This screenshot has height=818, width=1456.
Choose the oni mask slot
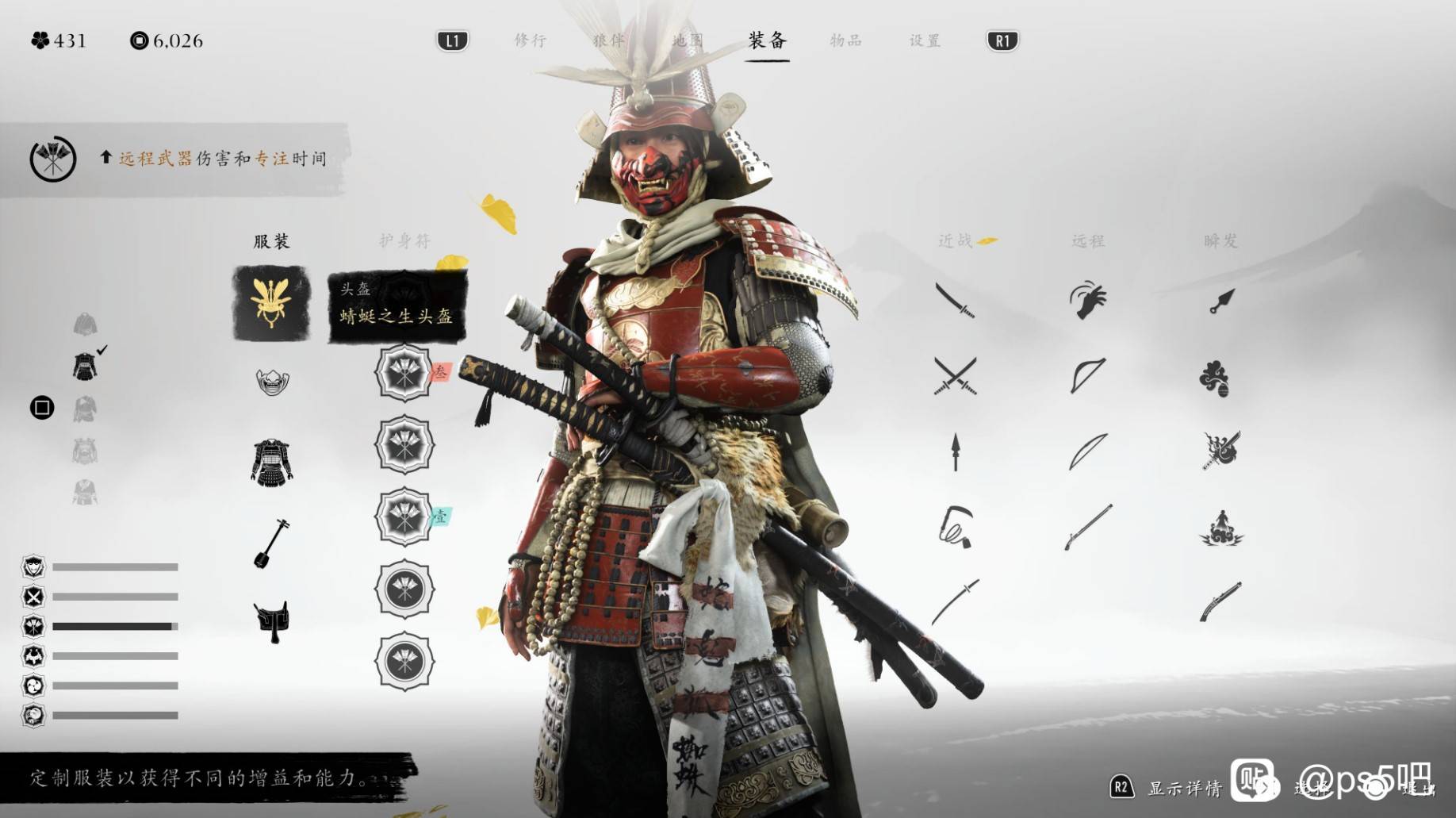[x=272, y=382]
